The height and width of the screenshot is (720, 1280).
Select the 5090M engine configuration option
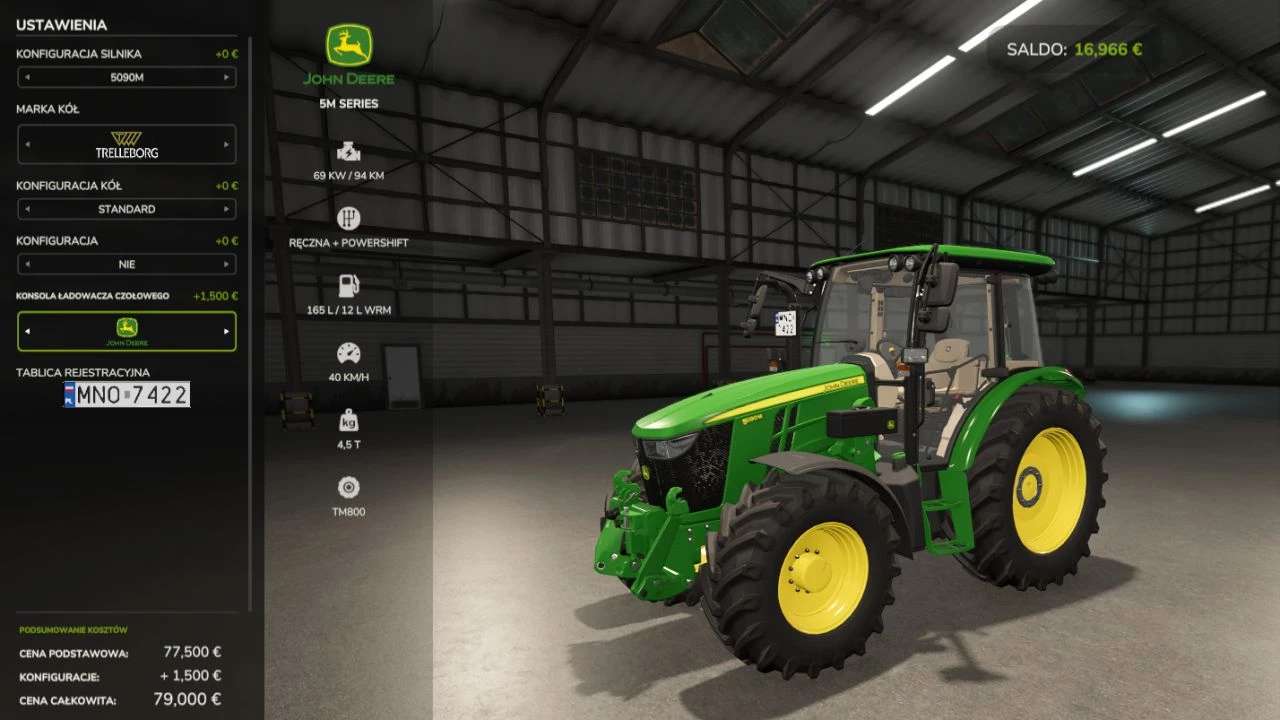(x=127, y=77)
